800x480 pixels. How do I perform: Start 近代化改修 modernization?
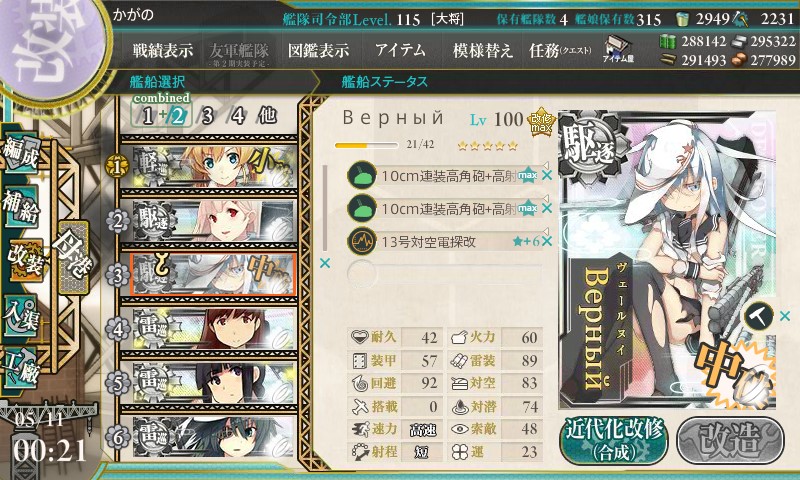[613, 439]
